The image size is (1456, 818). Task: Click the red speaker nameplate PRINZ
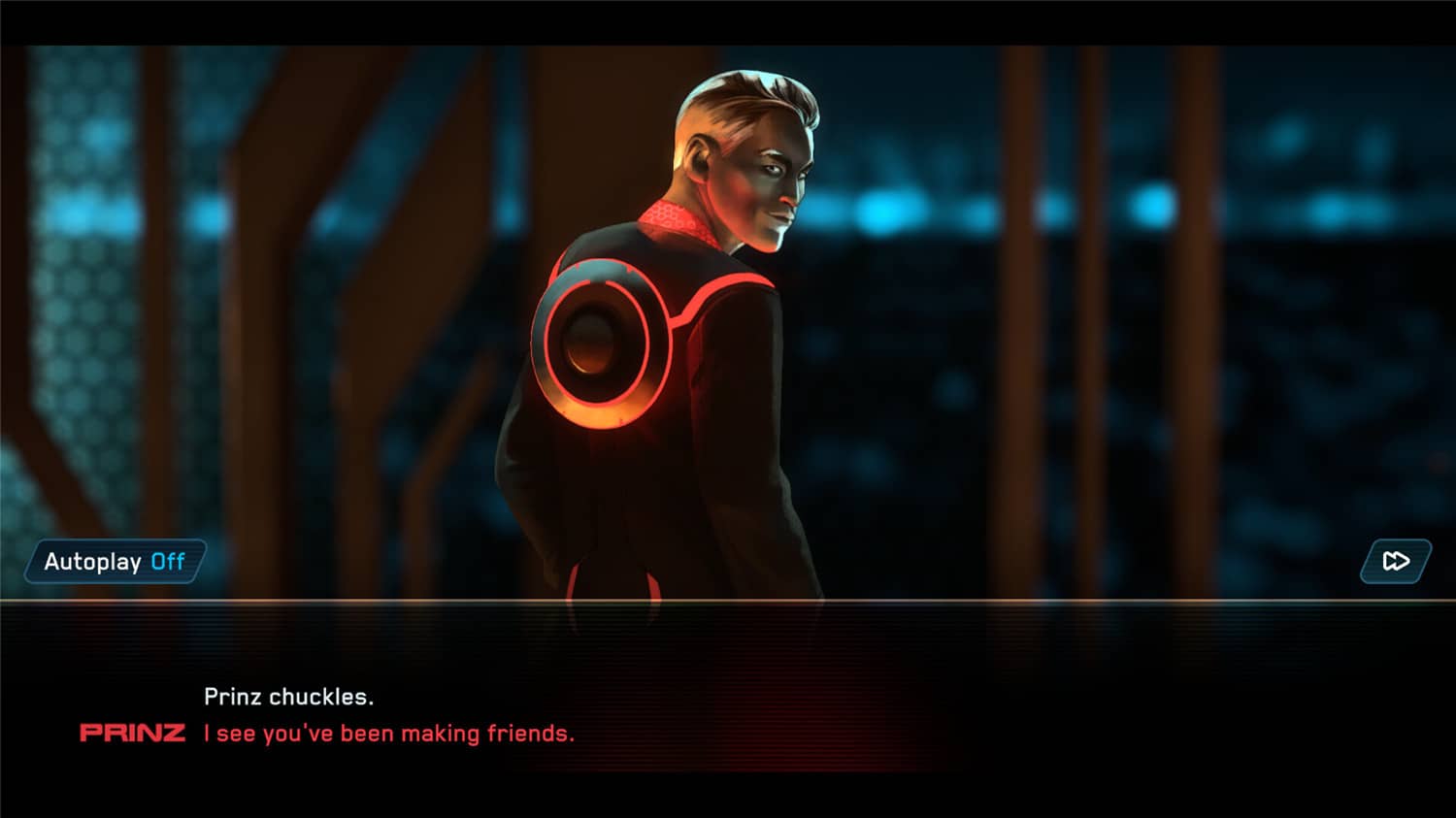point(133,734)
